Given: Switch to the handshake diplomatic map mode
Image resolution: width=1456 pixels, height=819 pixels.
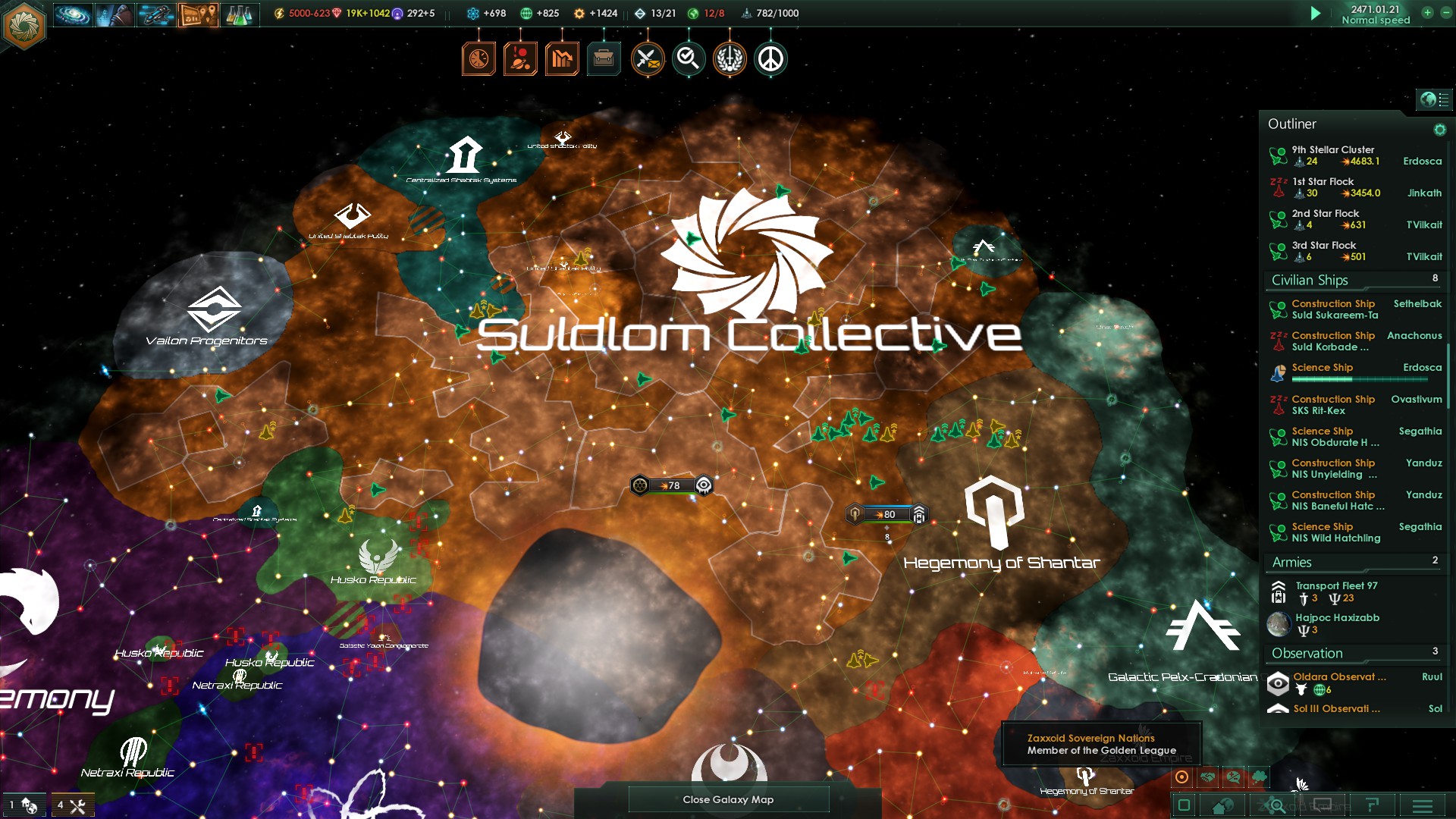Looking at the screenshot, I should (x=1208, y=777).
